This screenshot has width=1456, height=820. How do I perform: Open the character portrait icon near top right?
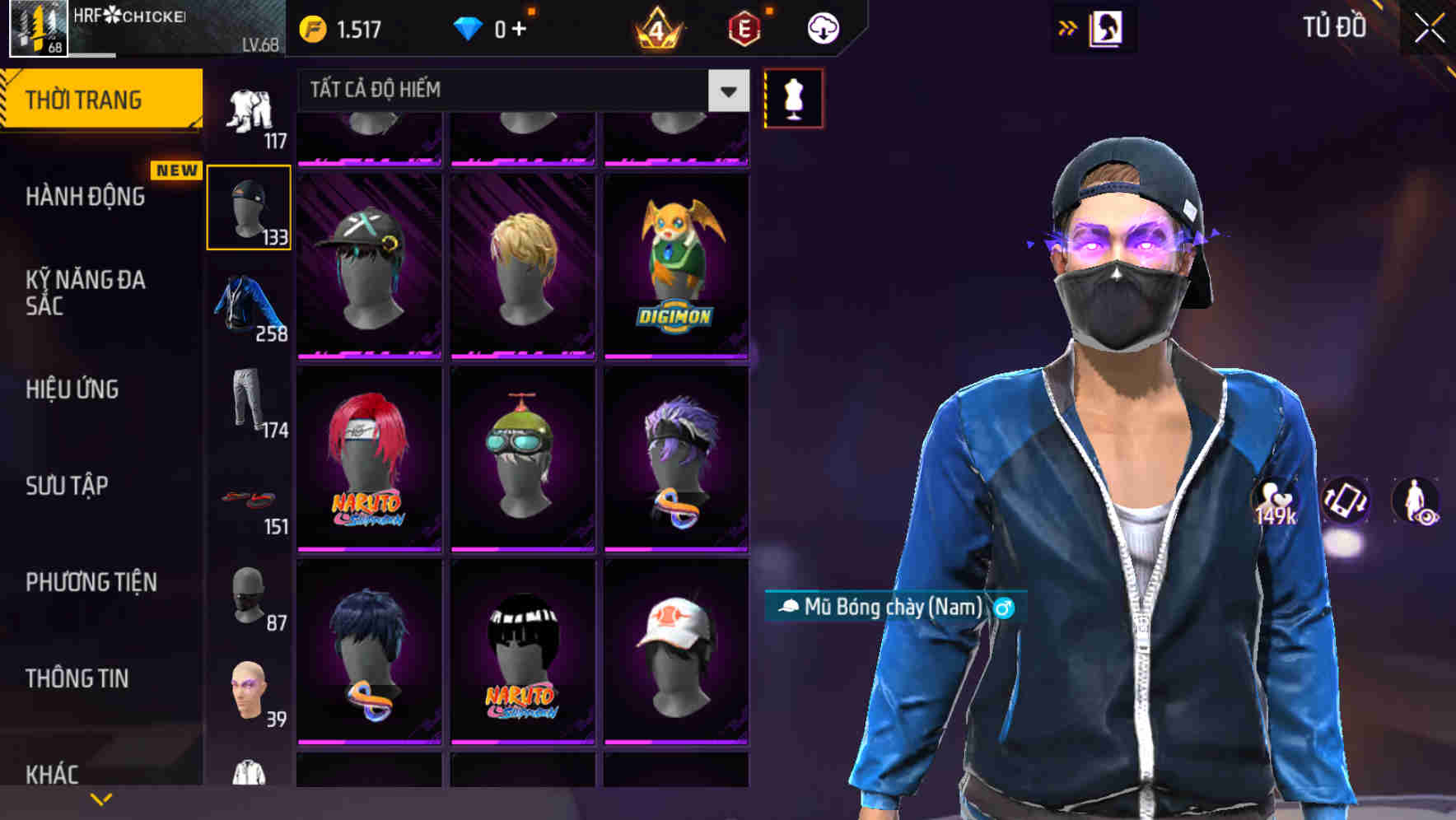[x=1108, y=27]
